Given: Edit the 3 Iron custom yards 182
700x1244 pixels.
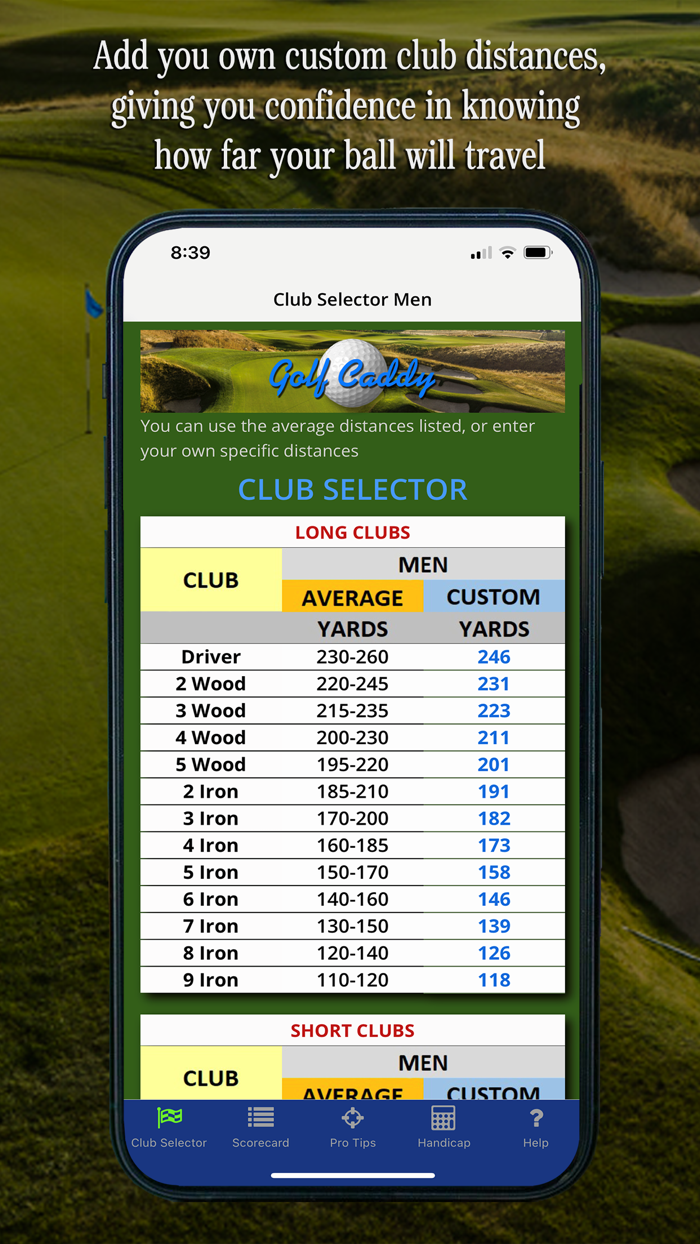Looking at the screenshot, I should tap(494, 819).
